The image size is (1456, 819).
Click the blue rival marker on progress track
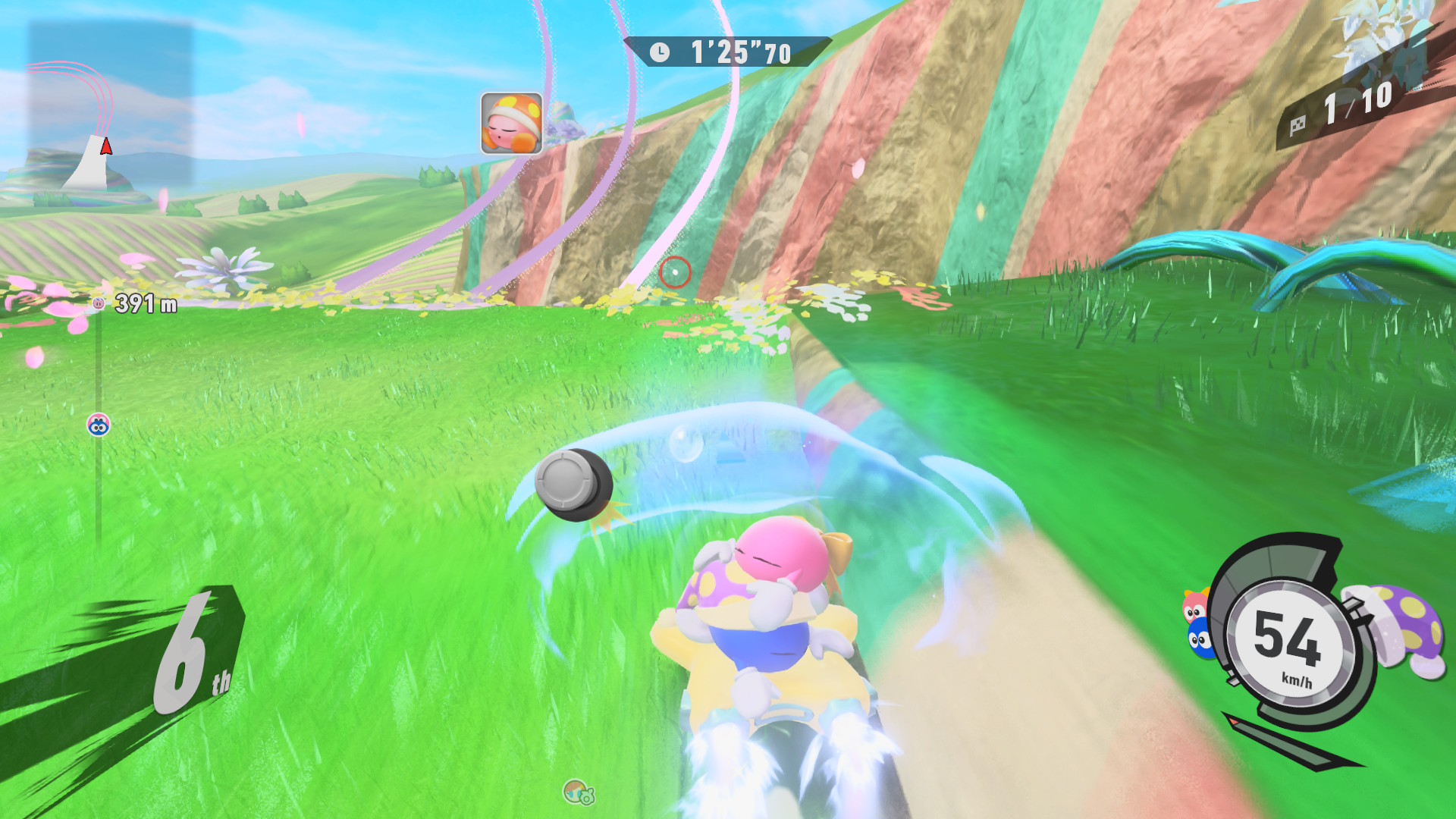99,425
